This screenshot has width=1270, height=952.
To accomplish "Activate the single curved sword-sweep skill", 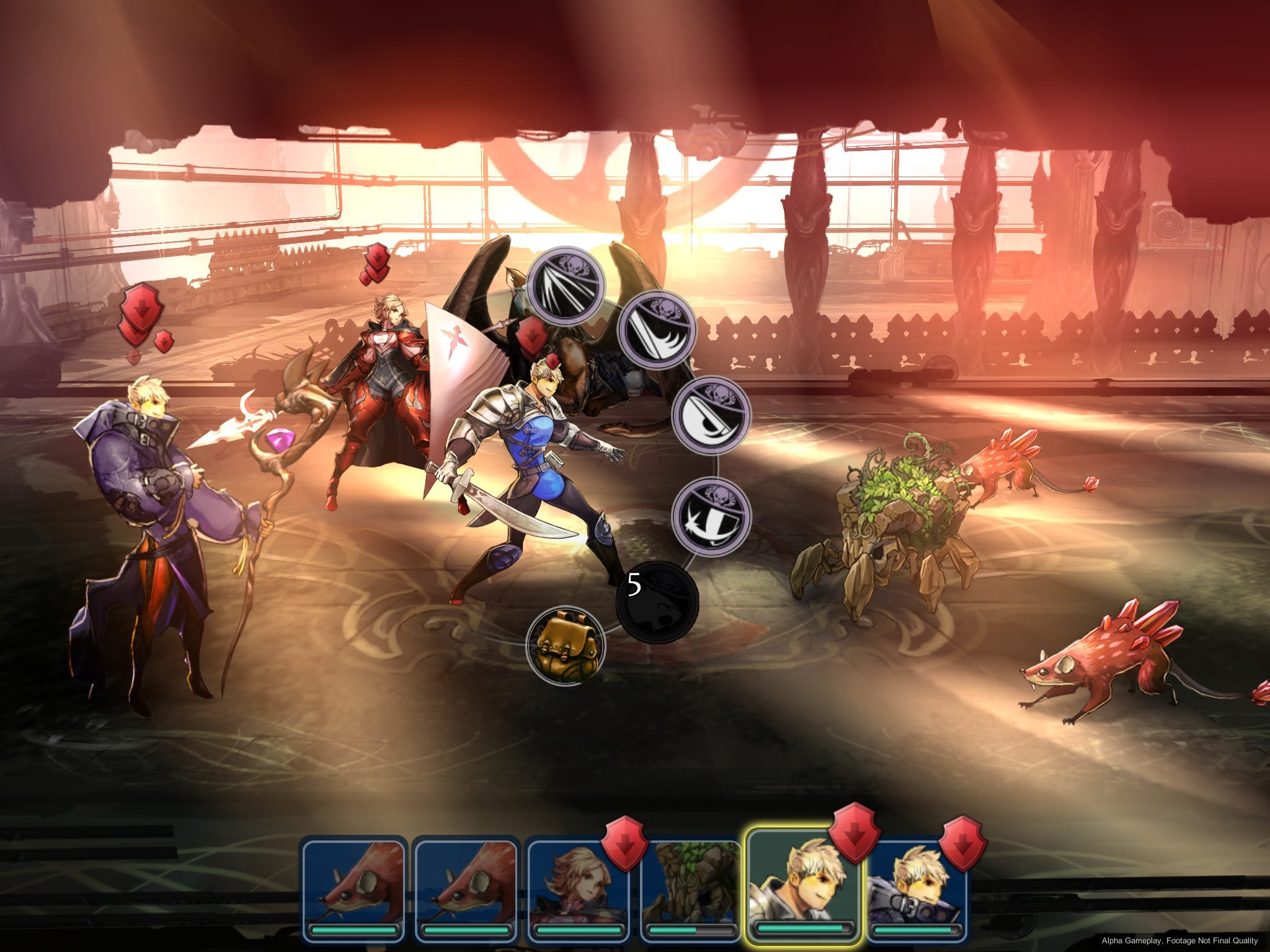I will click(x=657, y=329).
